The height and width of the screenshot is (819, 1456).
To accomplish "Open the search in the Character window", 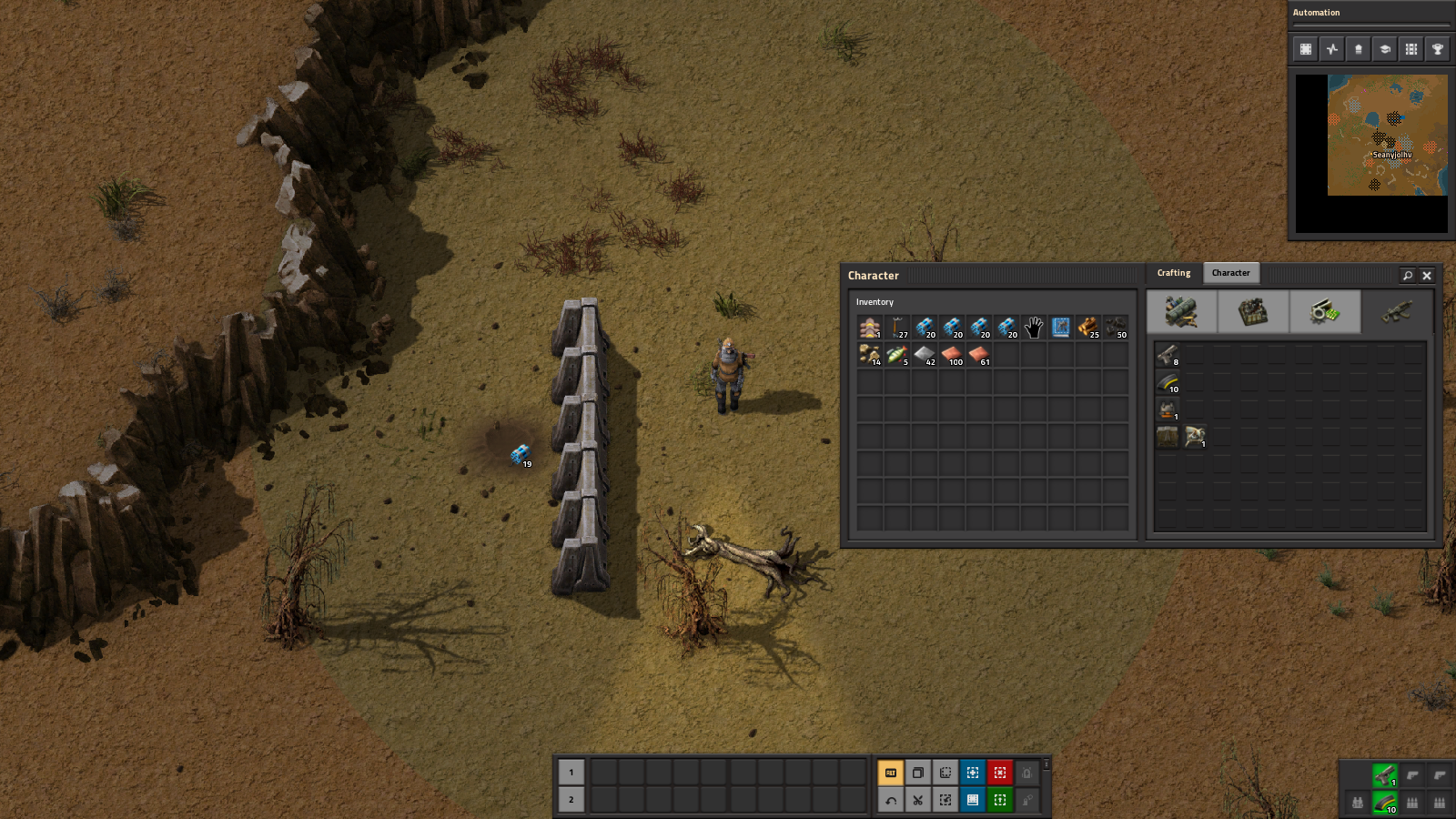I will (1408, 275).
